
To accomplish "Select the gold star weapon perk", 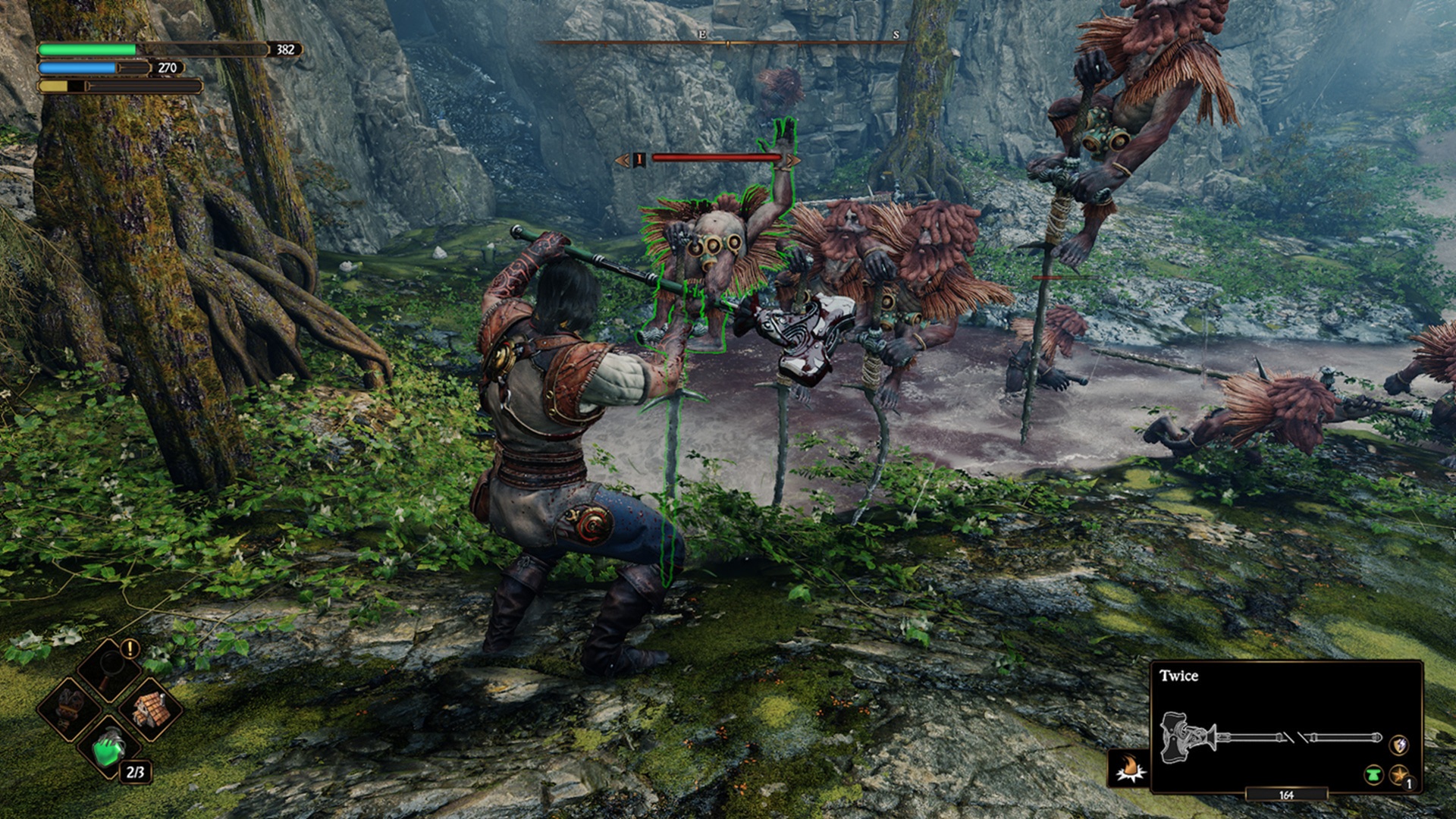I will (x=1399, y=775).
